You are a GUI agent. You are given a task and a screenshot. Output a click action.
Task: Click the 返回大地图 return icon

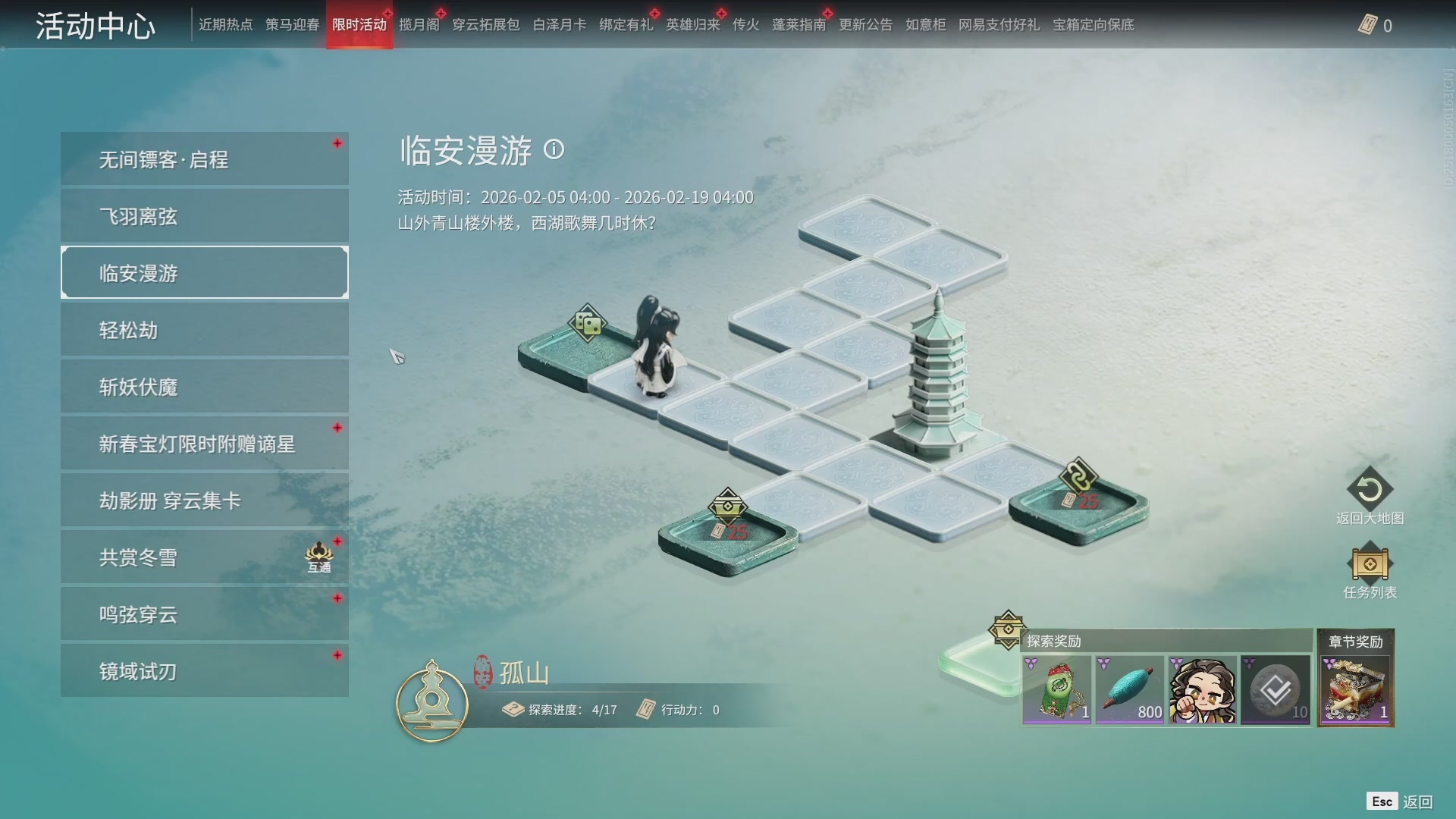[x=1370, y=489]
